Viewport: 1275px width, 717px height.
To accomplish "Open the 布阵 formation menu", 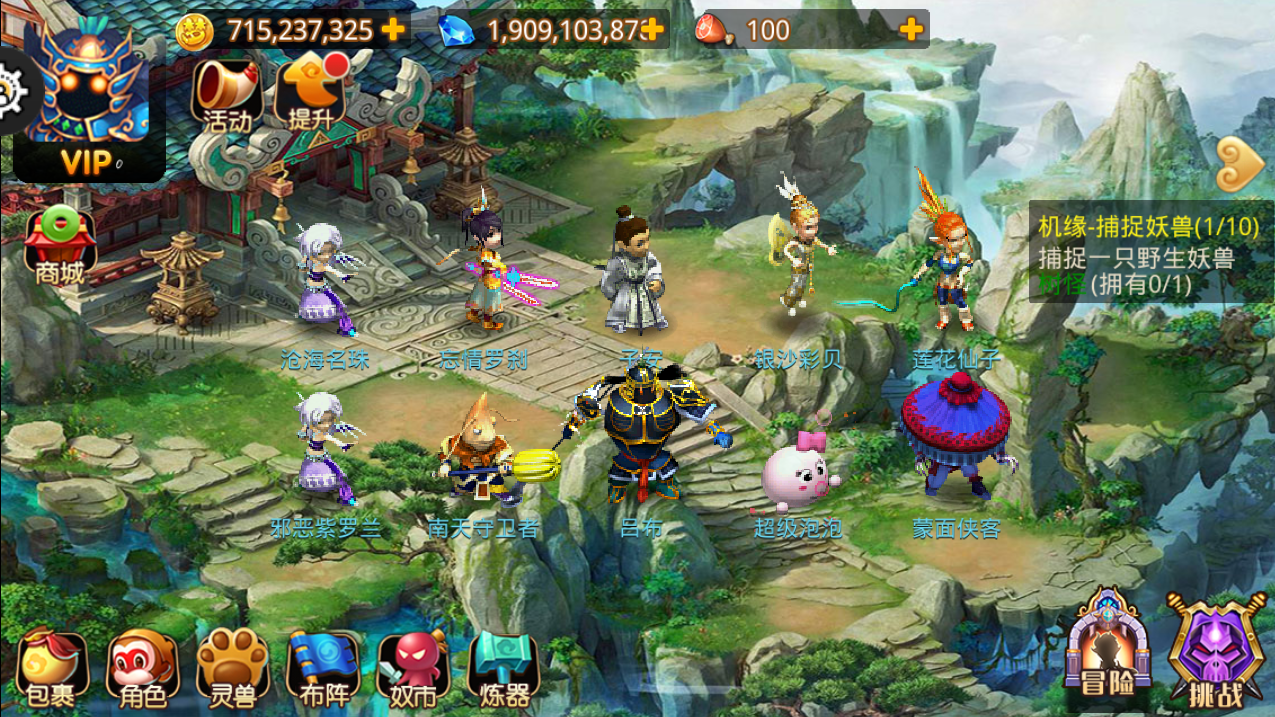I will [x=322, y=669].
